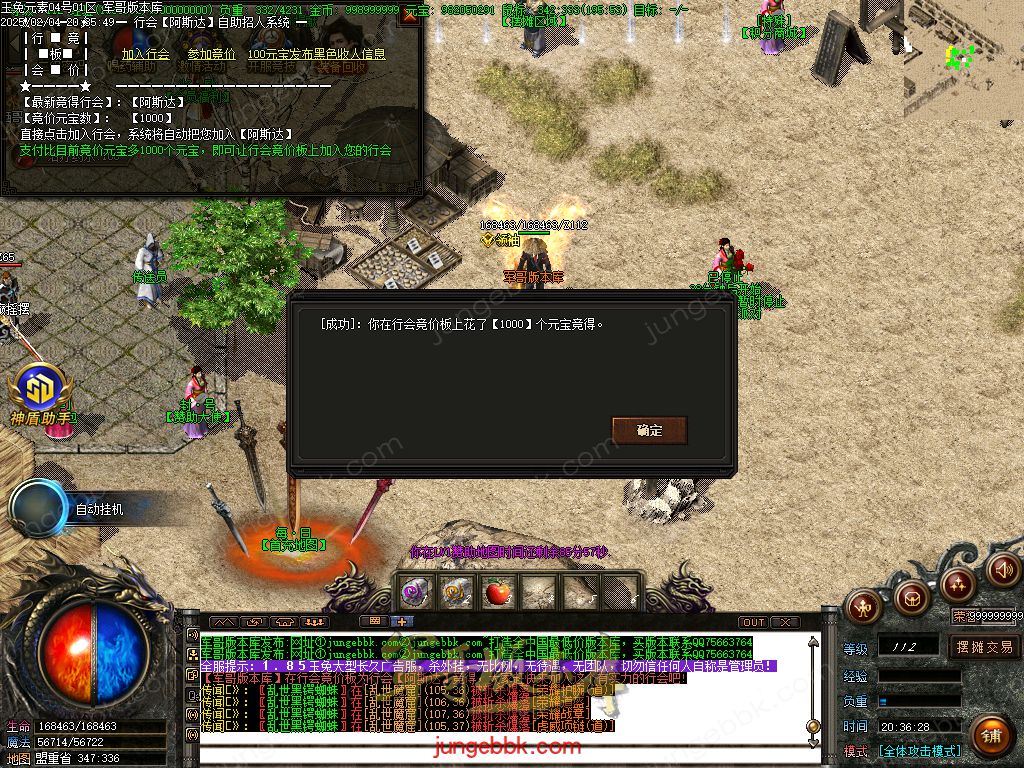Use the red apple hotbar item
The height and width of the screenshot is (768, 1024).
(x=497, y=592)
